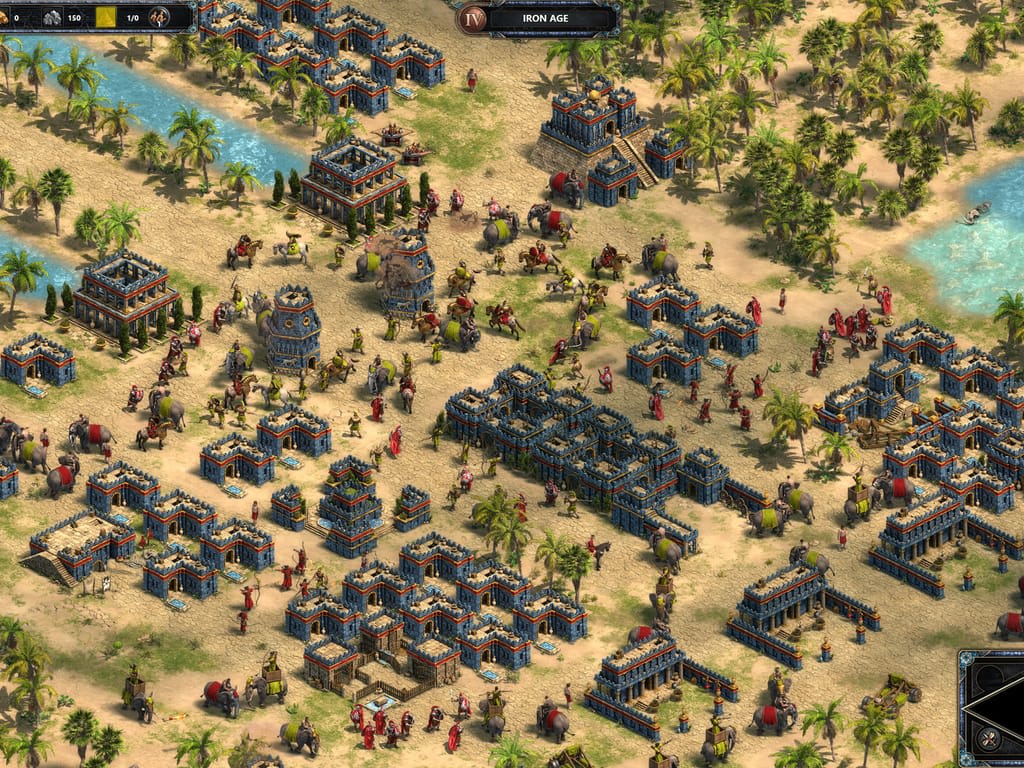Screen dimensions: 1024x768
Task: Click the yellow gold resource icon
Action: tap(106, 16)
